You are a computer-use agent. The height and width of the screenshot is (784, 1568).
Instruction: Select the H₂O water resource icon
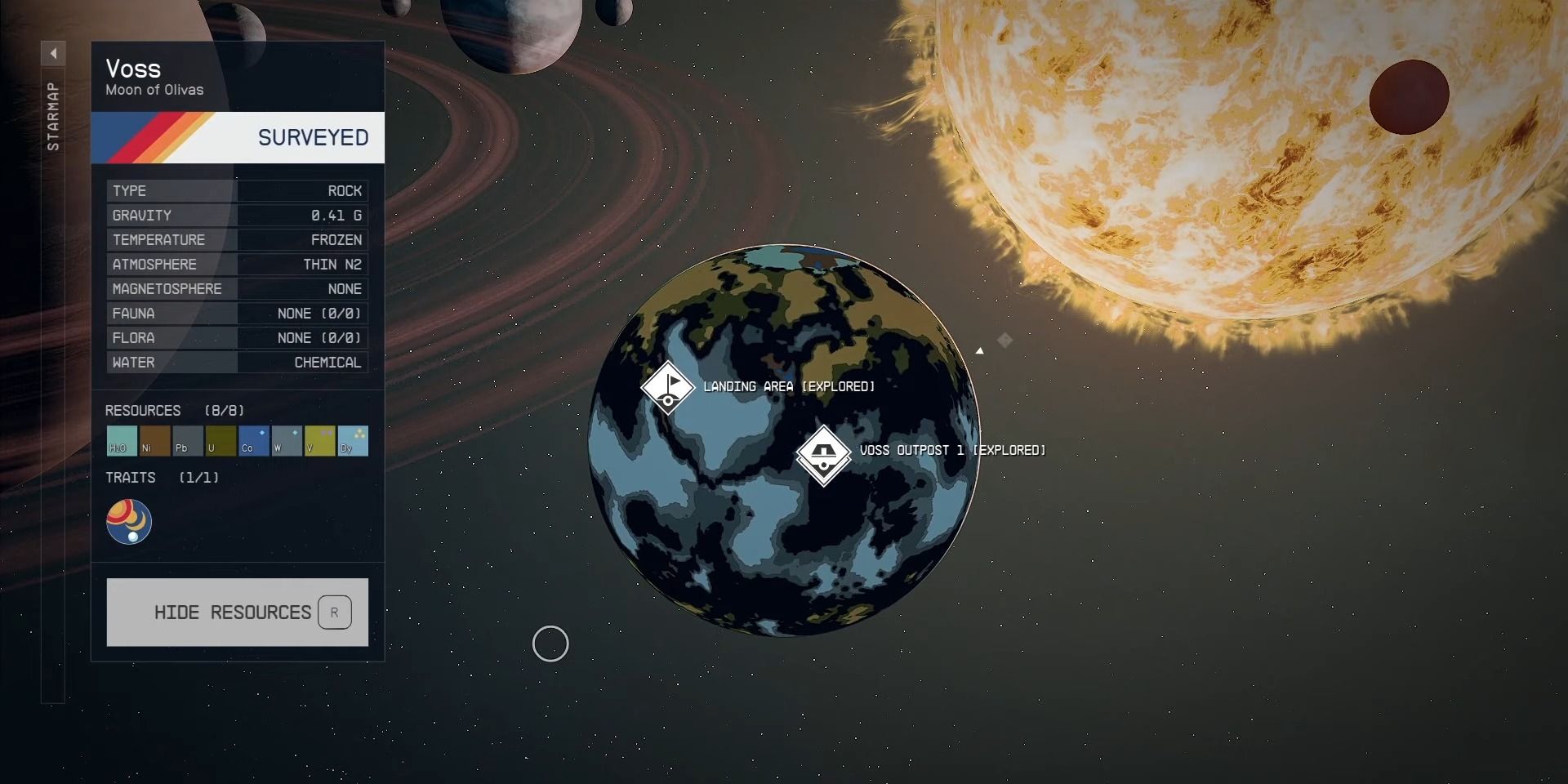pyautogui.click(x=121, y=441)
